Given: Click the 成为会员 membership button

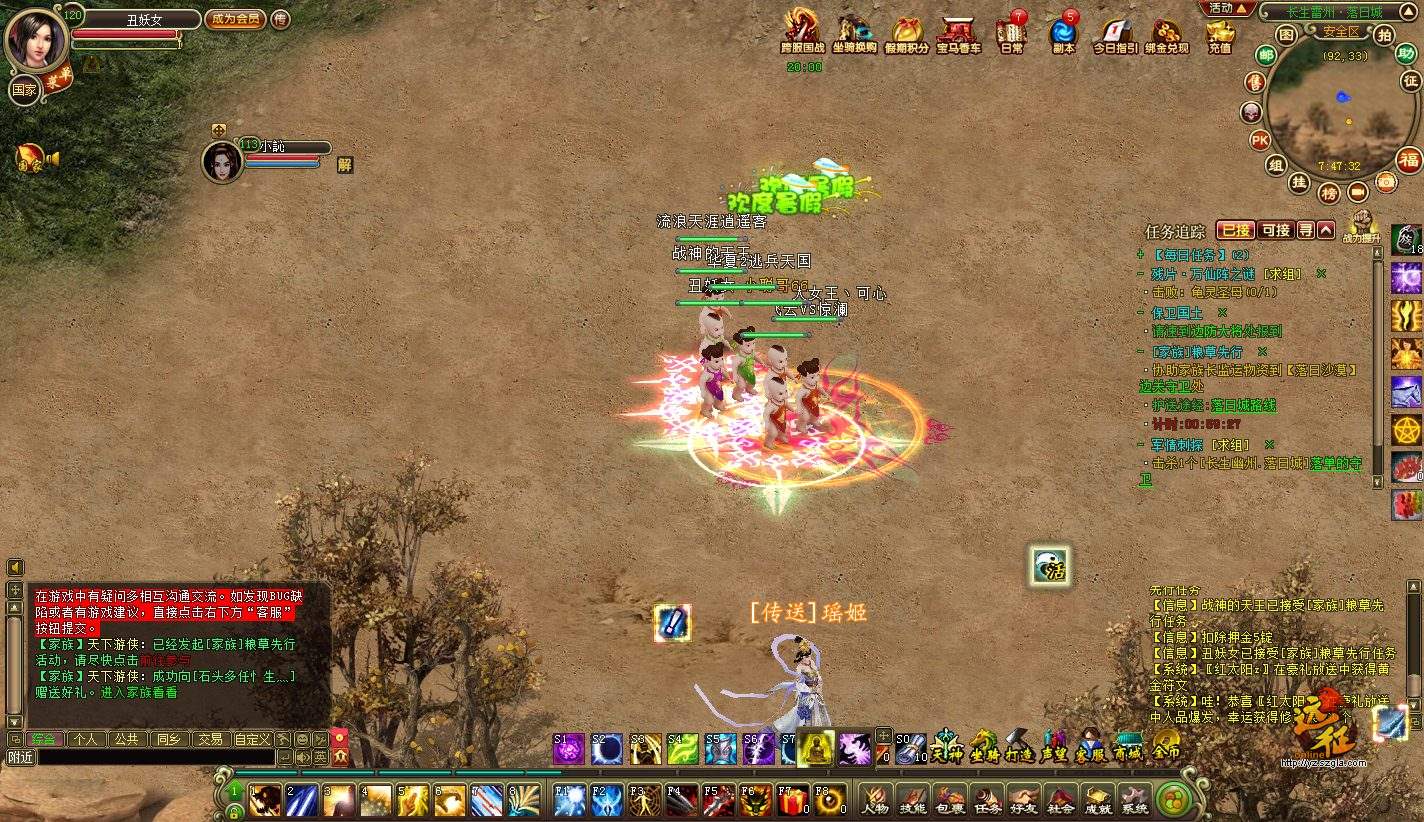Looking at the screenshot, I should click(235, 19).
